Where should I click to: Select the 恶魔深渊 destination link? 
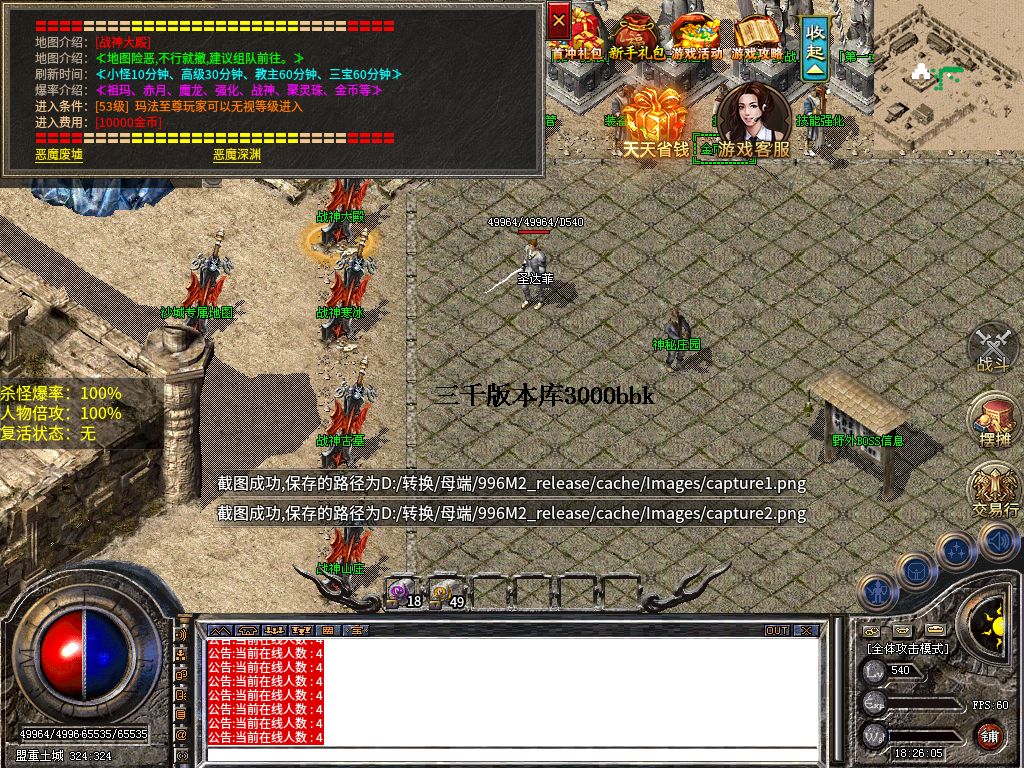coord(237,155)
